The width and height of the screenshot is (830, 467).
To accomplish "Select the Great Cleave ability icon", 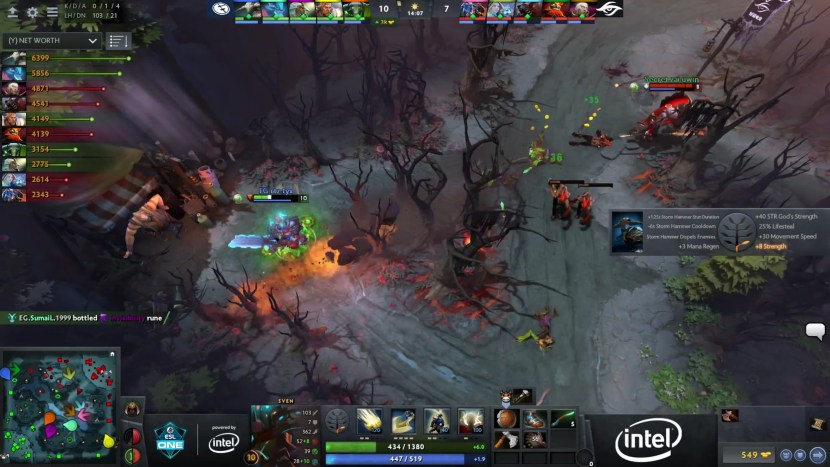I will coord(403,421).
